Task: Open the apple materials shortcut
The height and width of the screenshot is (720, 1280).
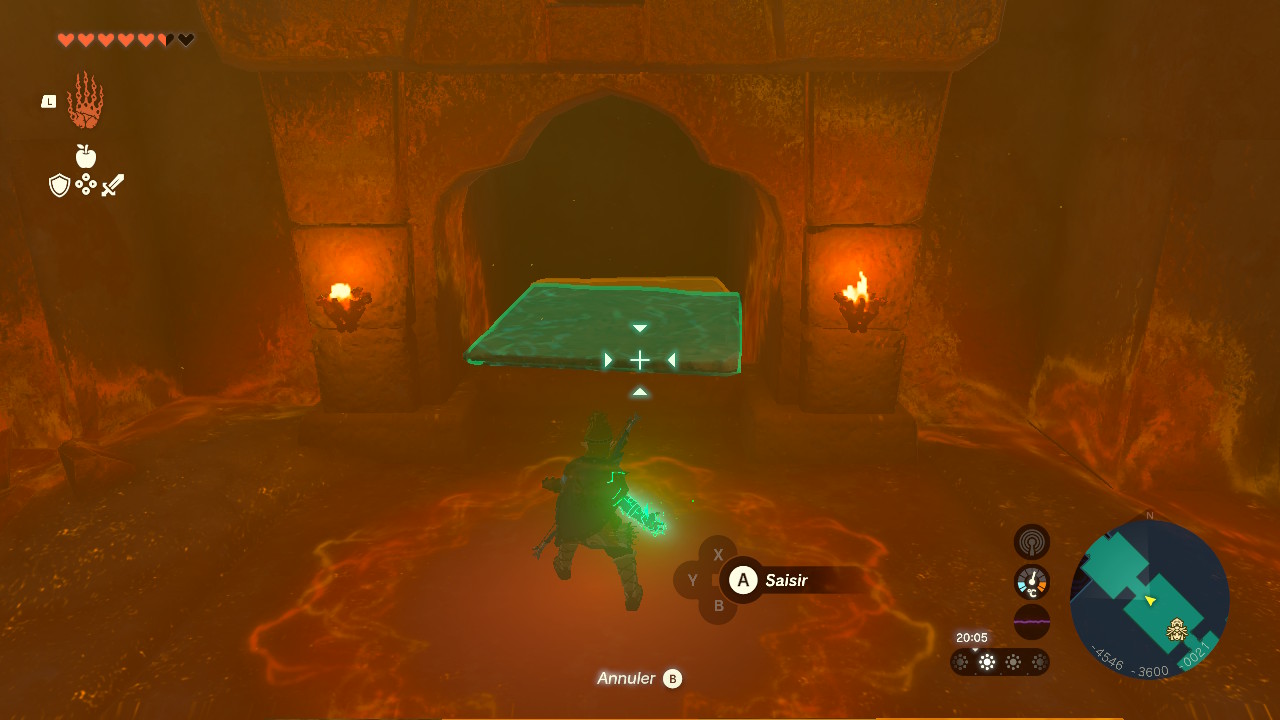Action: tap(86, 156)
